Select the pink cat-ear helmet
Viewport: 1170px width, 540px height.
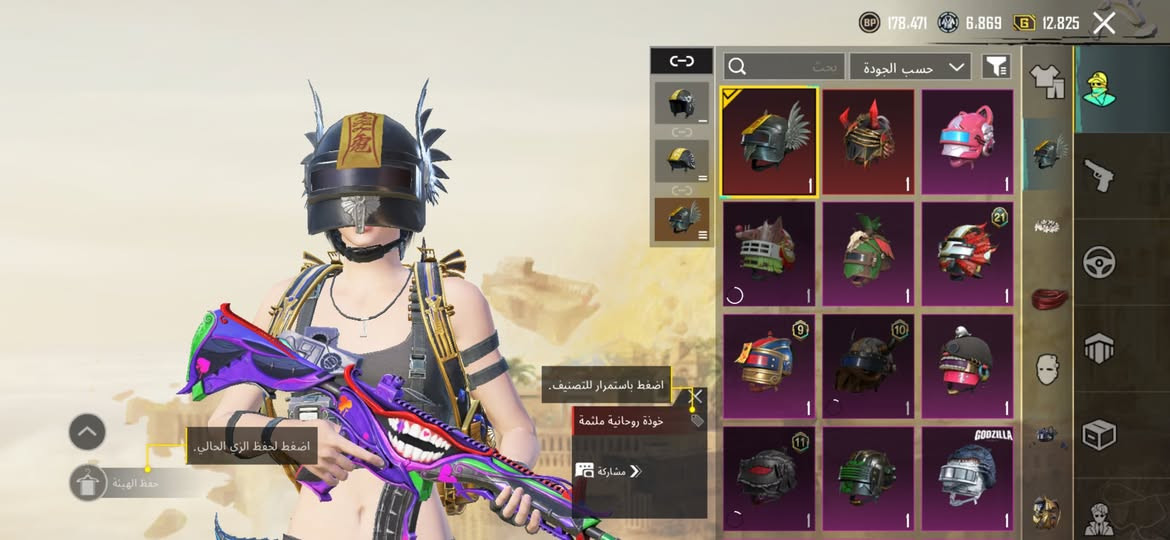click(x=966, y=142)
